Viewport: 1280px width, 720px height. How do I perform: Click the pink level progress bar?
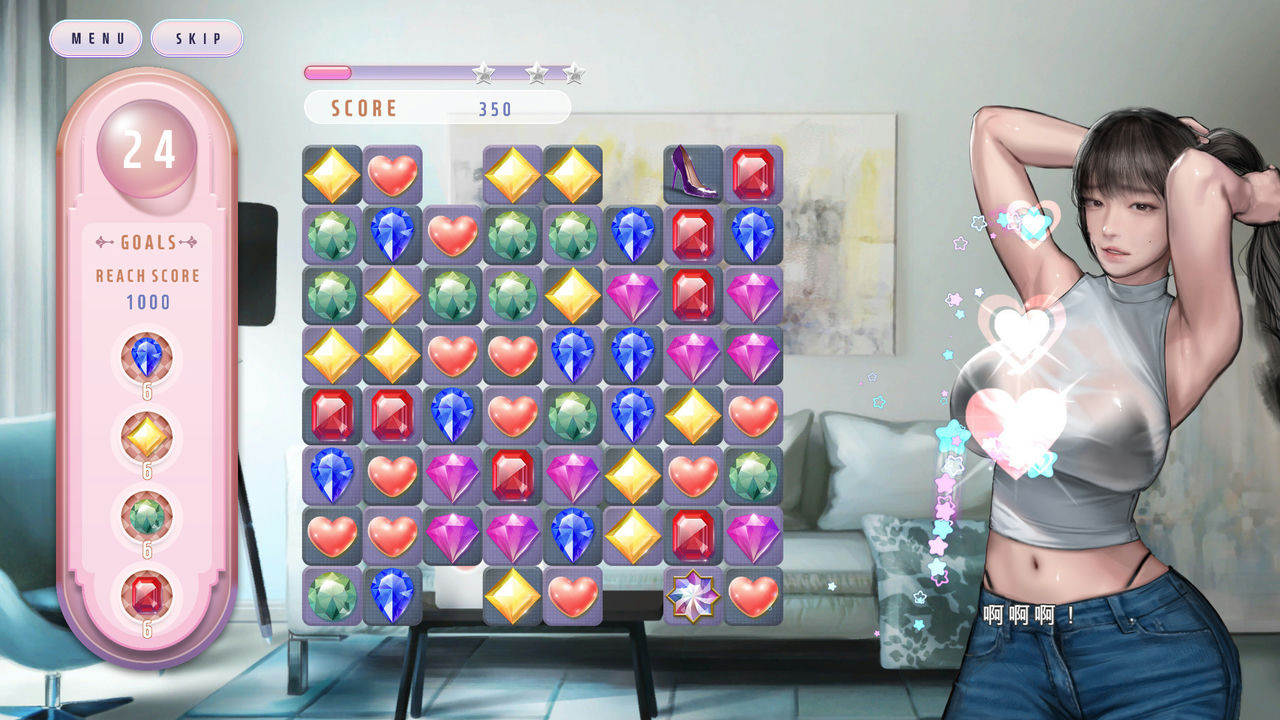327,71
